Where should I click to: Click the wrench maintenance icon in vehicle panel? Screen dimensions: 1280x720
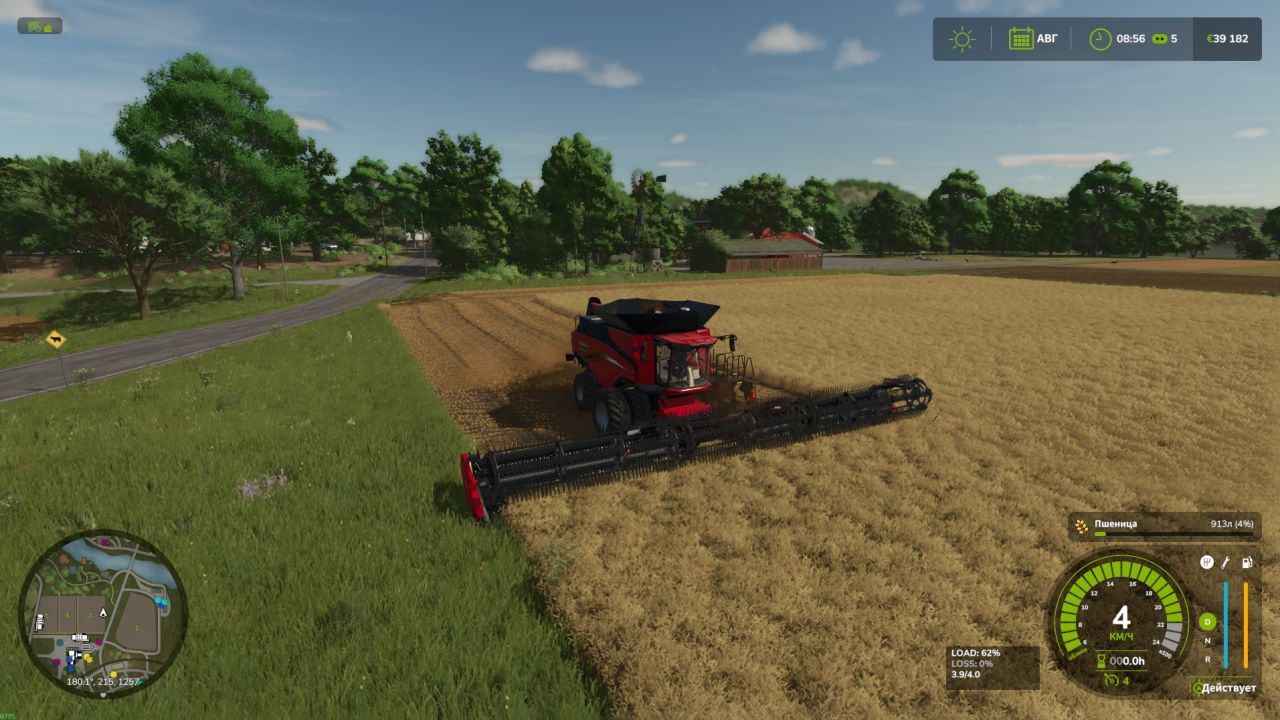1225,563
